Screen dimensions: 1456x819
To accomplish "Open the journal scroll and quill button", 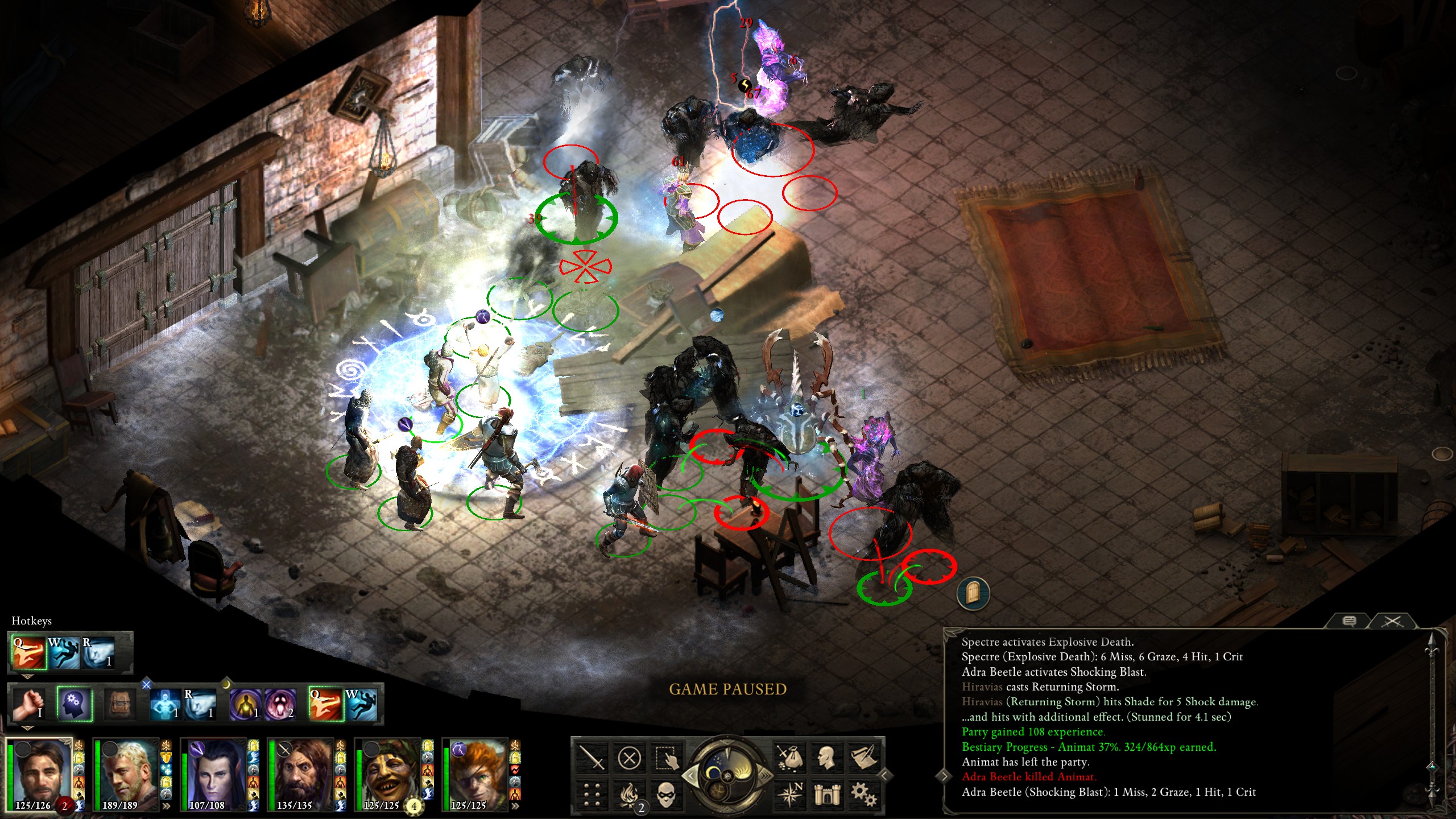I will click(x=864, y=758).
